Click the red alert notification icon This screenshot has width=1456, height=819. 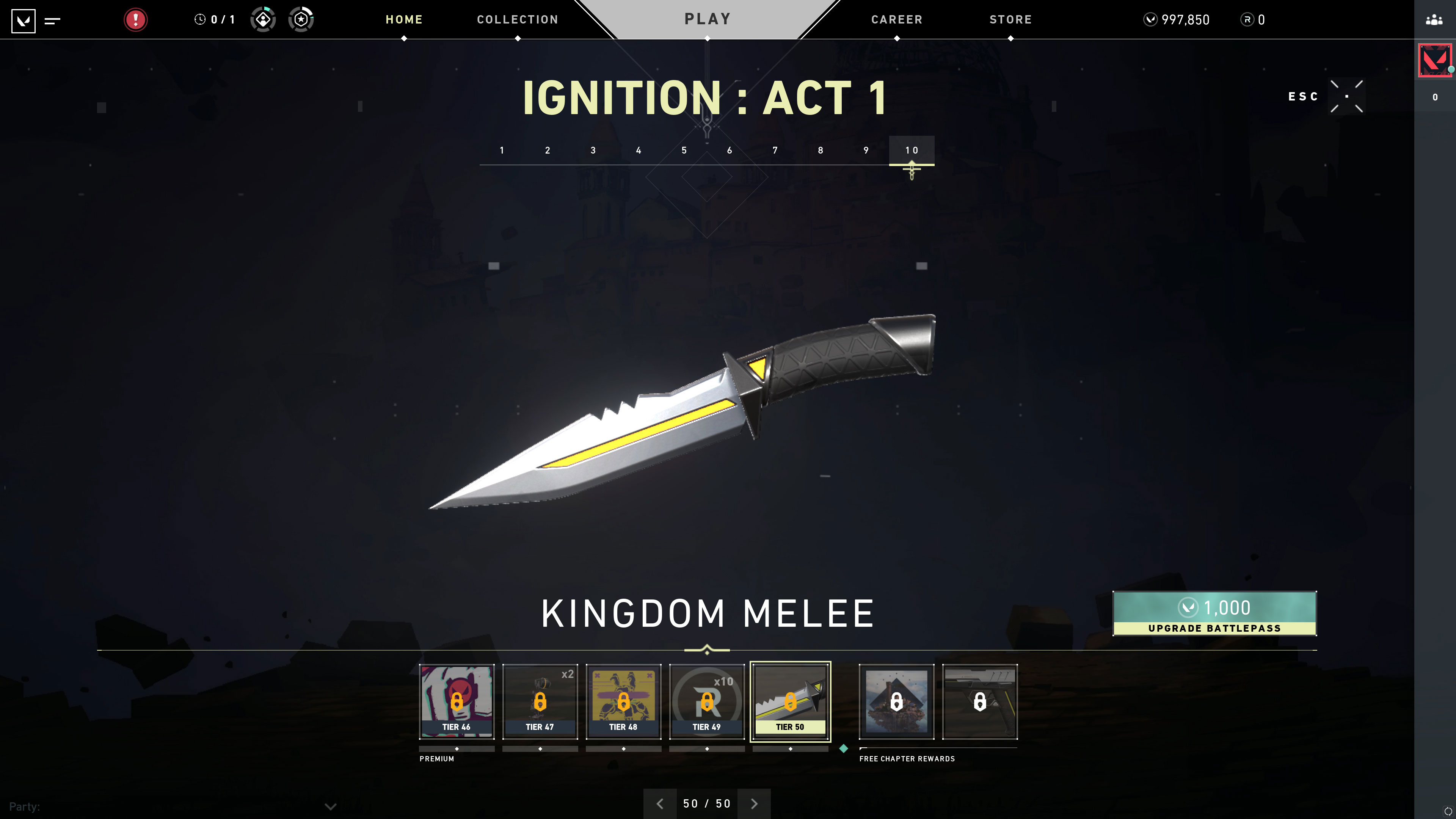[x=136, y=20]
